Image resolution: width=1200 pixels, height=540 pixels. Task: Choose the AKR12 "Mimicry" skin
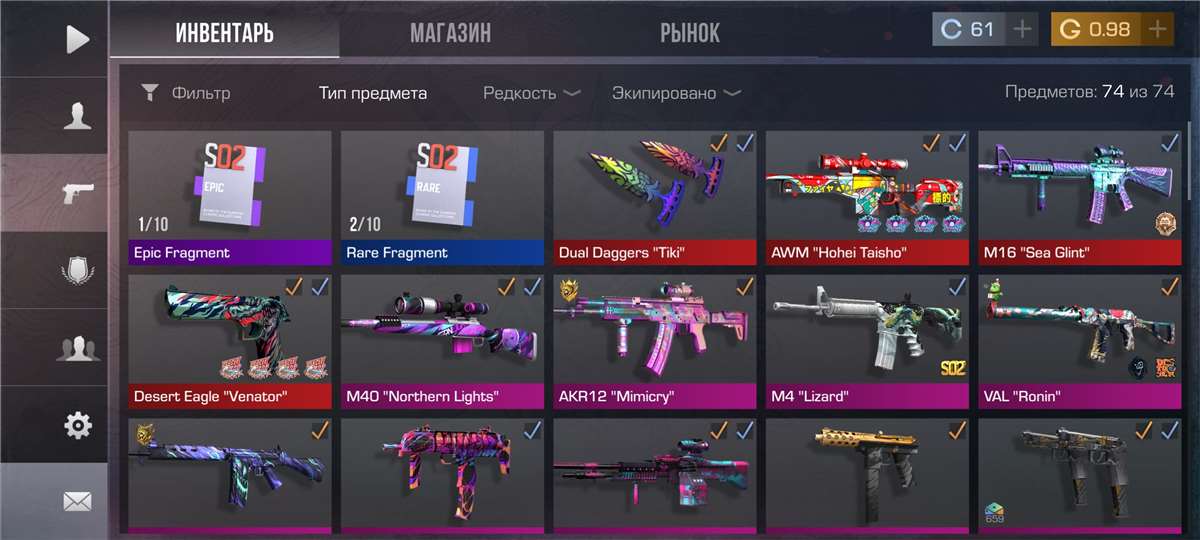pos(655,341)
